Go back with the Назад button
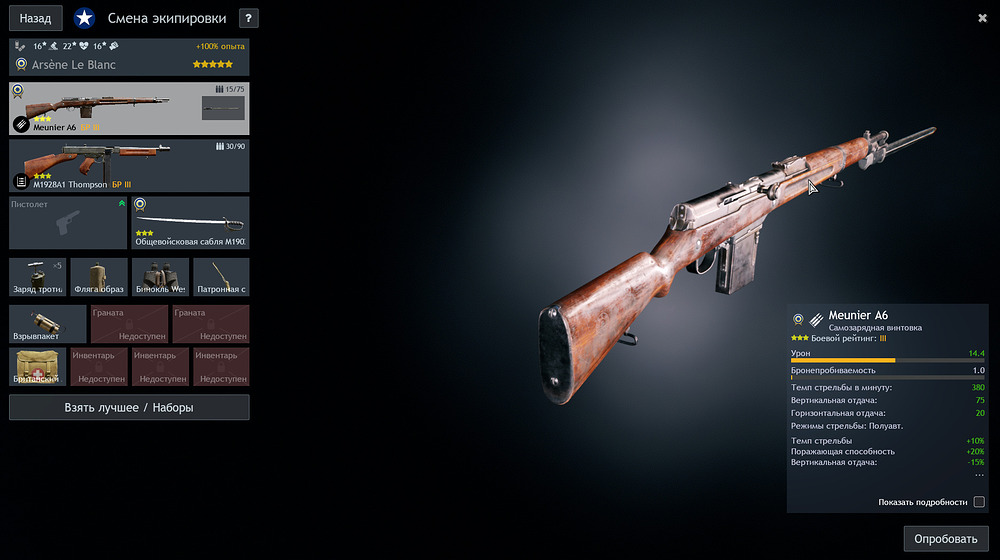Screen dimensions: 1000x560 pyautogui.click(x=35, y=18)
